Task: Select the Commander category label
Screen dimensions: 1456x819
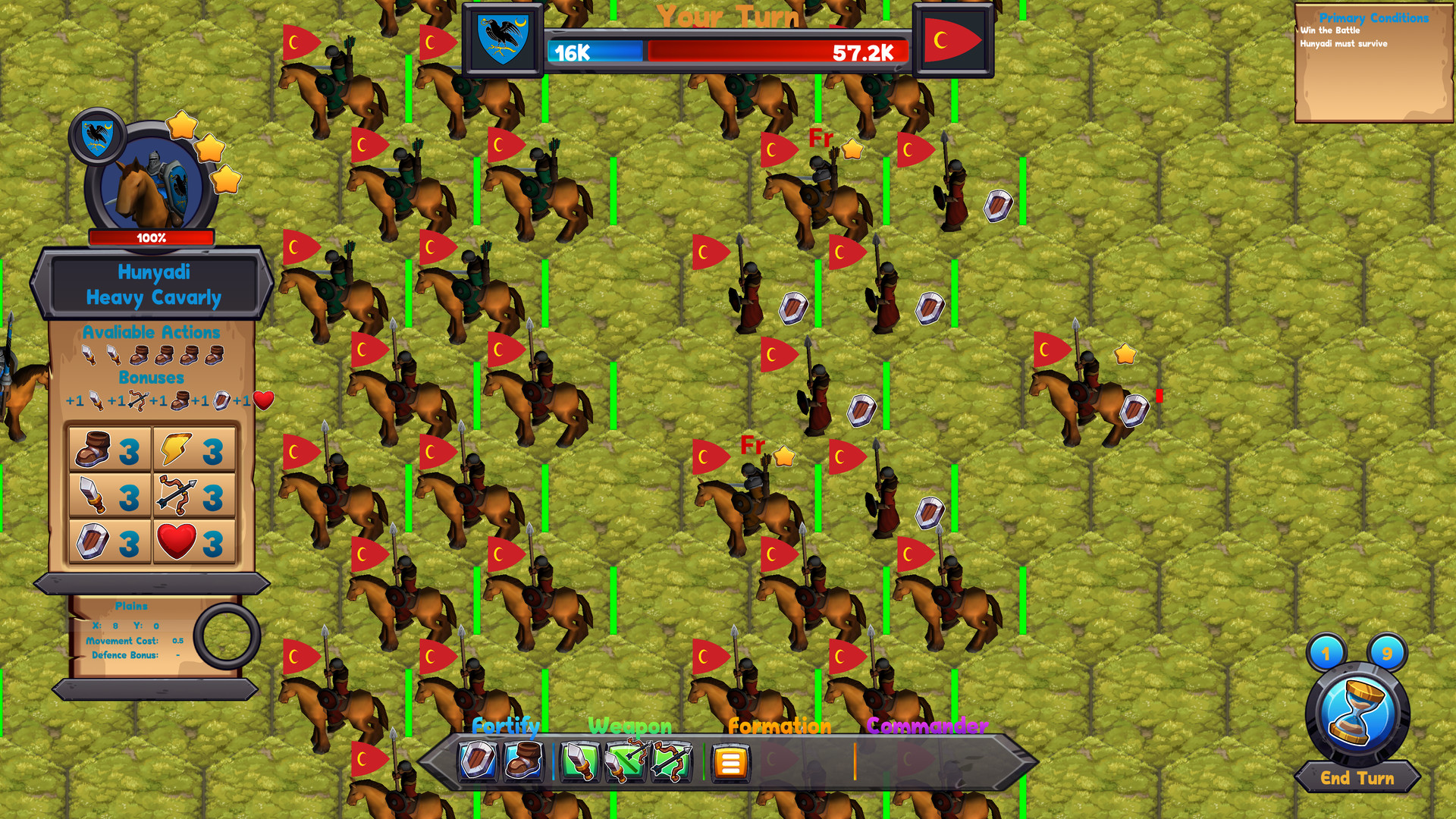Action: point(927,726)
